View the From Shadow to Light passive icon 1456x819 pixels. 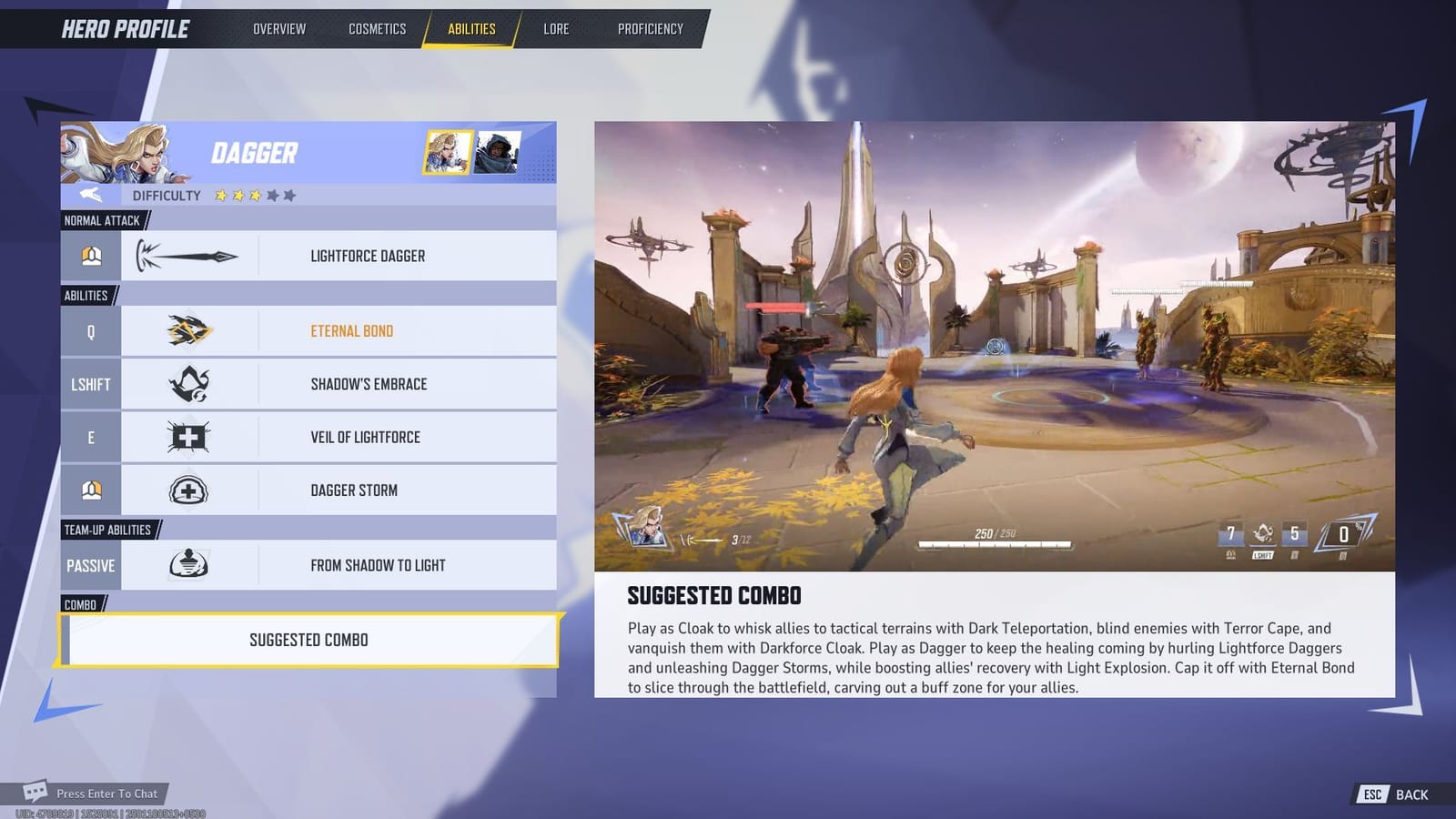click(x=187, y=564)
